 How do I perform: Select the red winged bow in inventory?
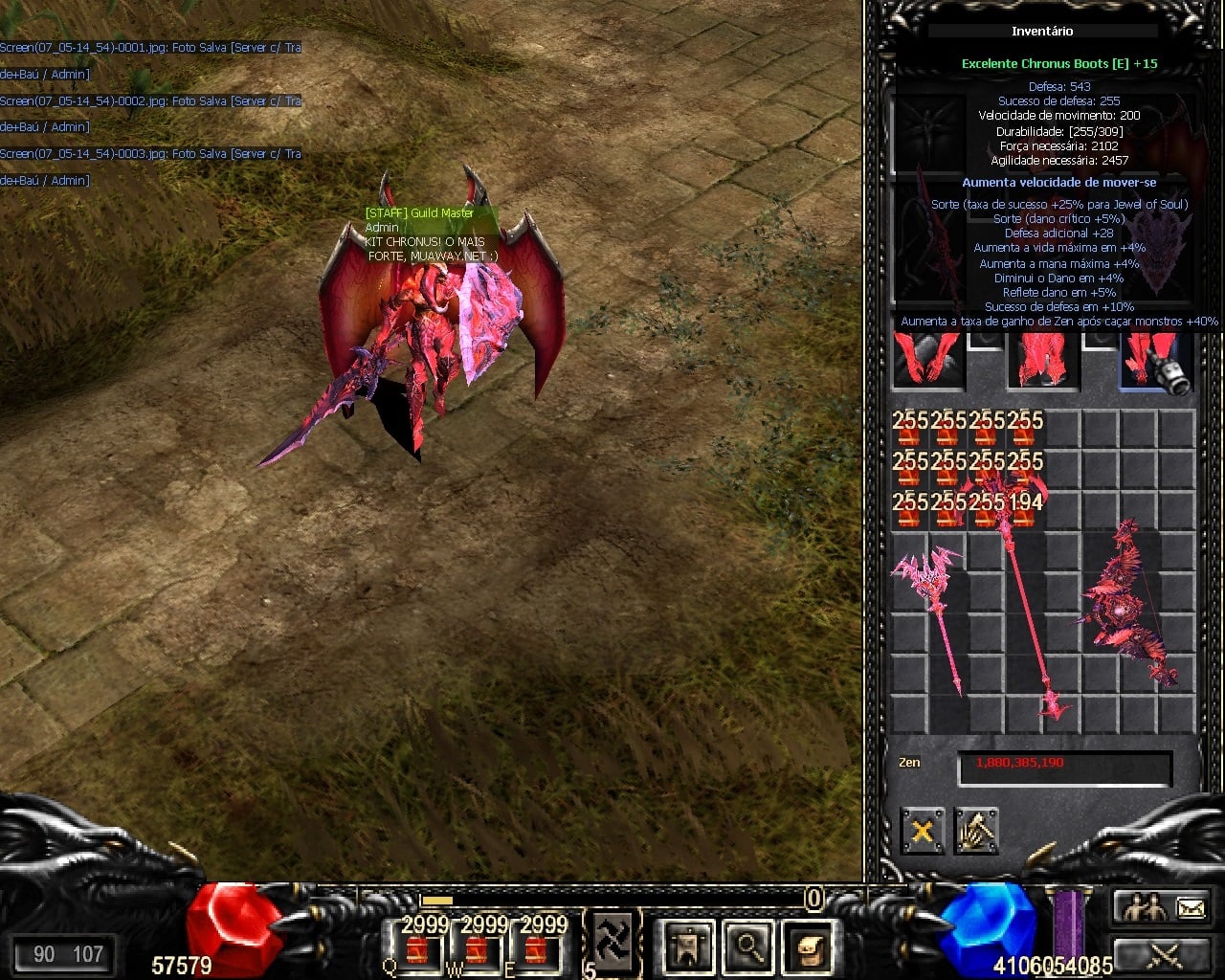(x=1129, y=605)
